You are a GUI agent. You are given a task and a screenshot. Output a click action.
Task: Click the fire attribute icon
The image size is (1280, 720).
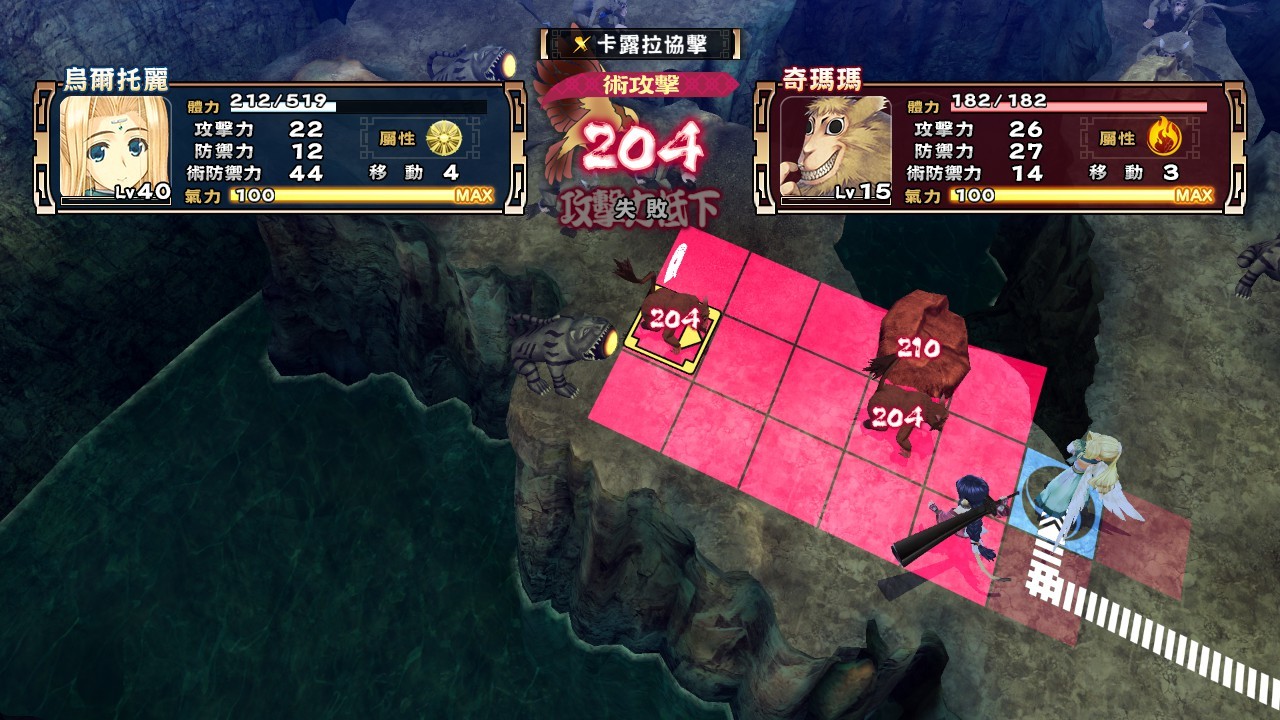click(1164, 137)
